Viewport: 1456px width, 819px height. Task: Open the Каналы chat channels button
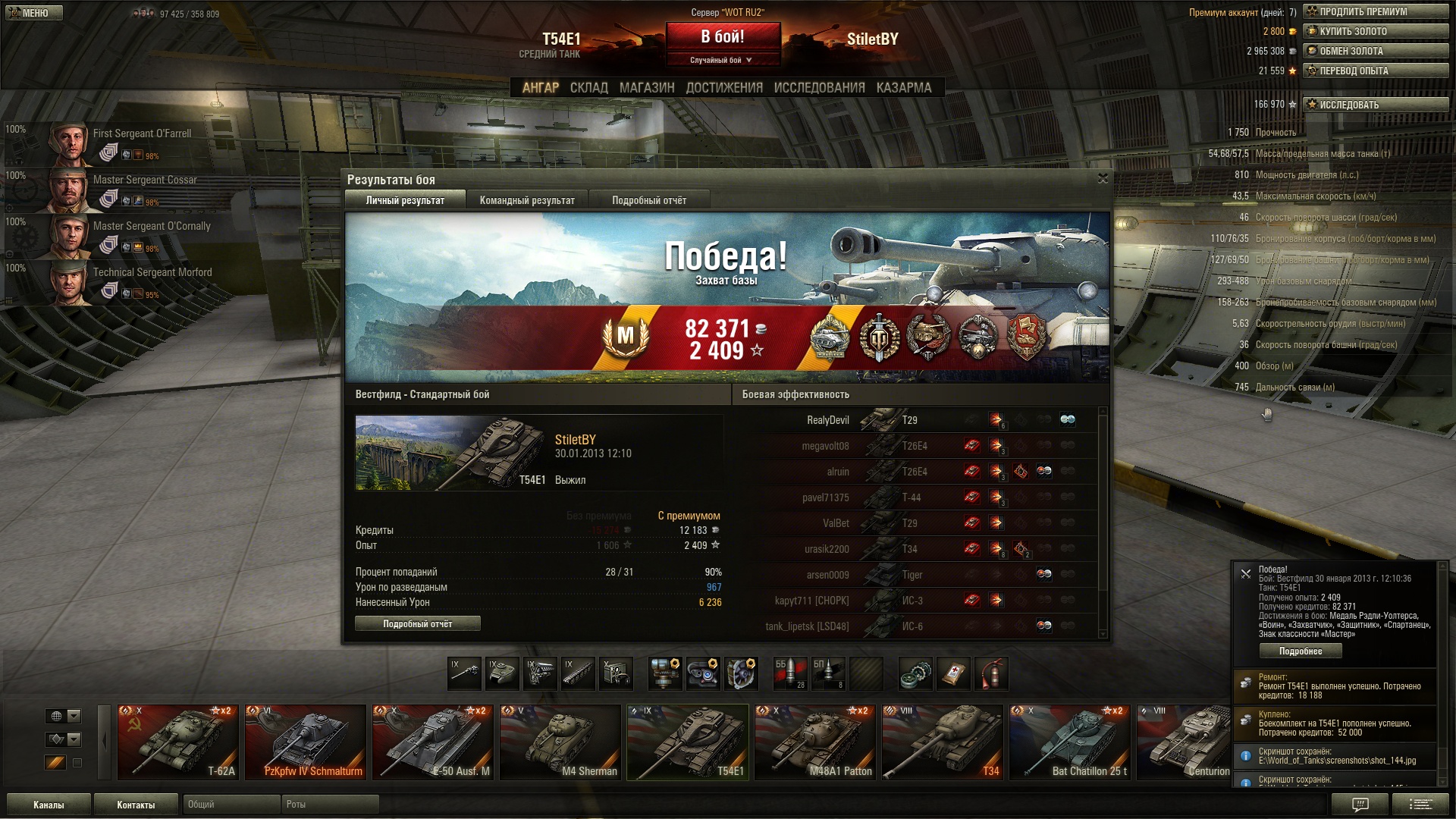(x=49, y=805)
